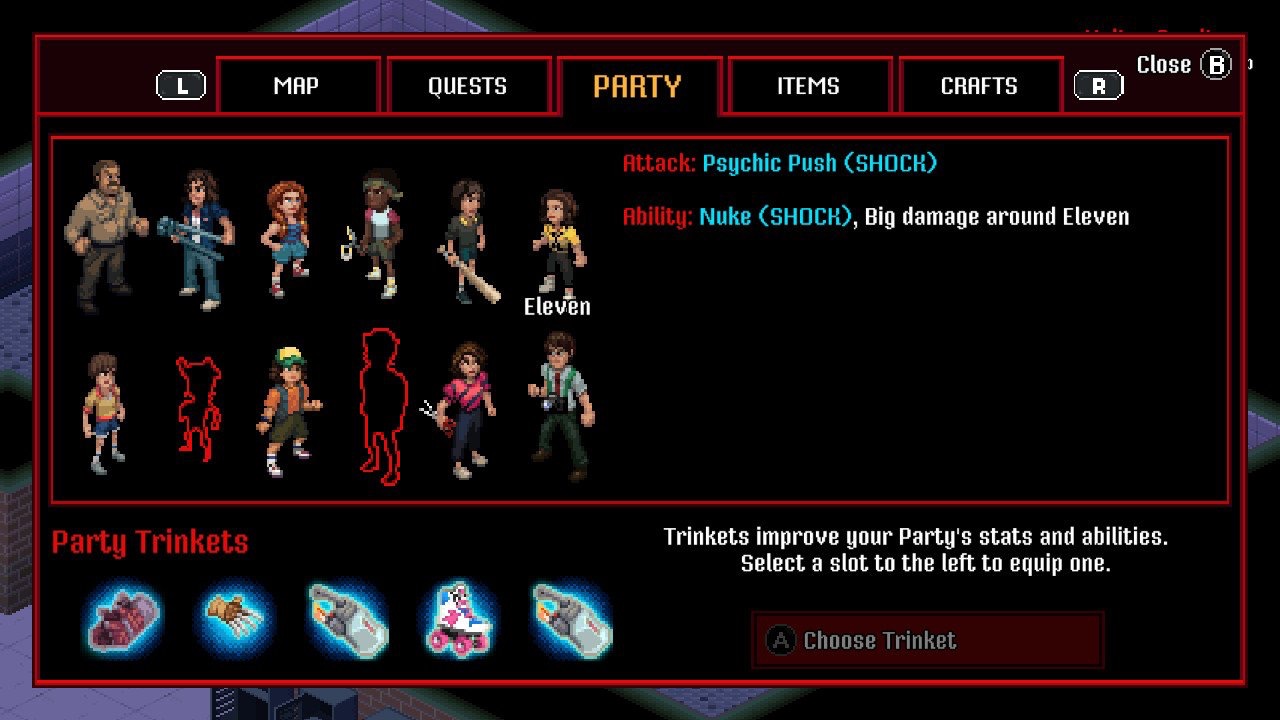Select the roller skate trinket slot

(x=459, y=619)
